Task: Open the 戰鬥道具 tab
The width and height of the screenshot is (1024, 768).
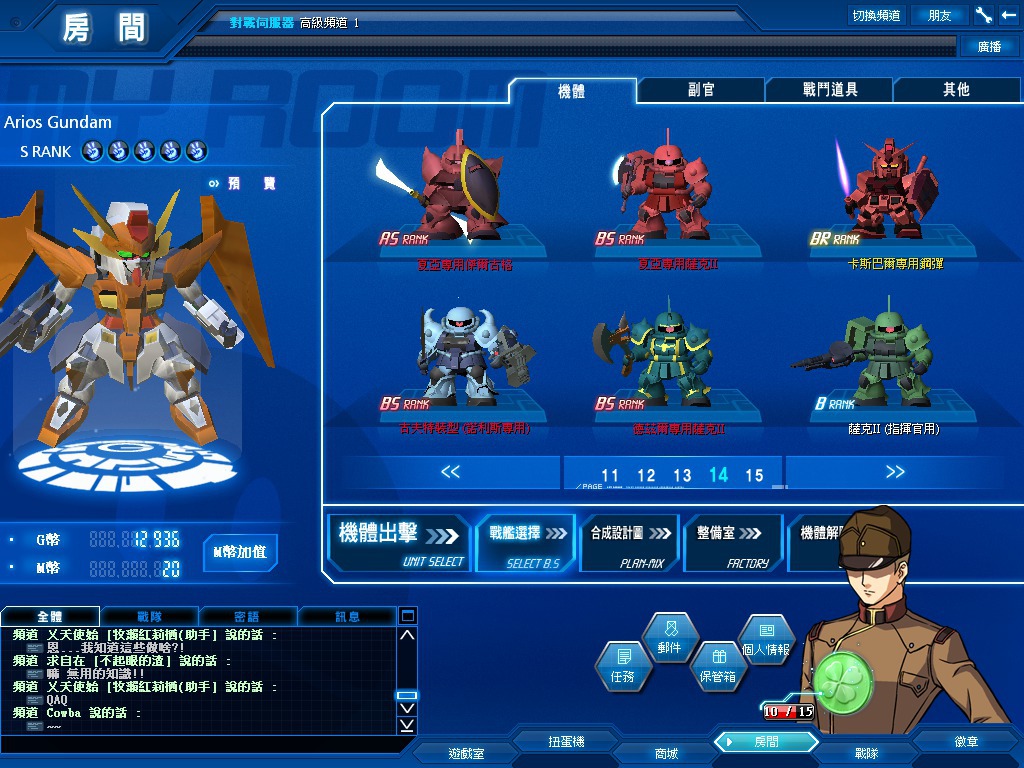Action: click(829, 90)
